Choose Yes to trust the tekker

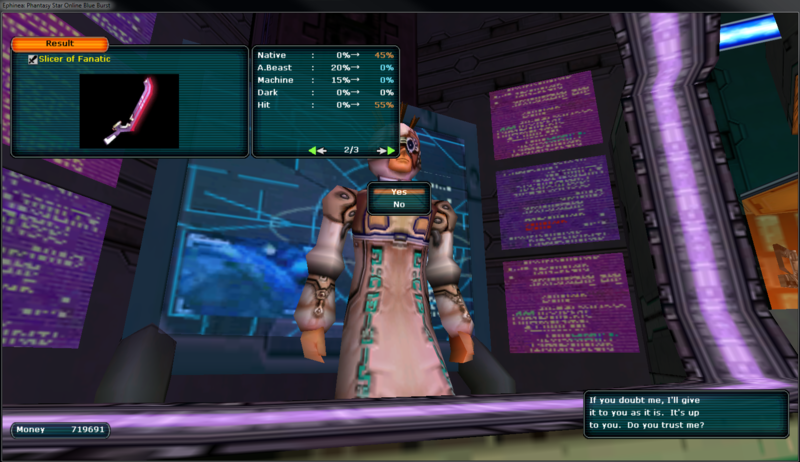tap(399, 191)
